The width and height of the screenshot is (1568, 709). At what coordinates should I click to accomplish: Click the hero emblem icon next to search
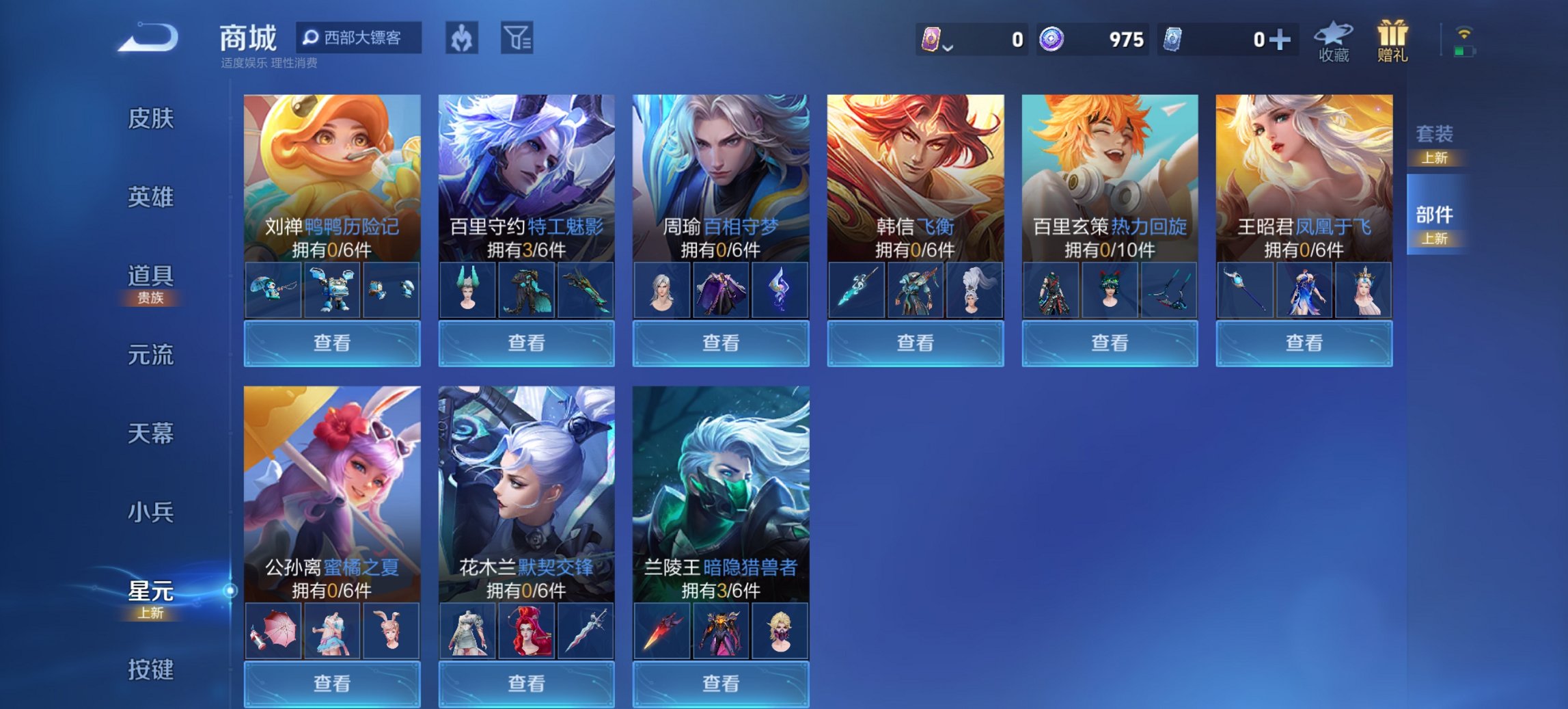(x=463, y=39)
